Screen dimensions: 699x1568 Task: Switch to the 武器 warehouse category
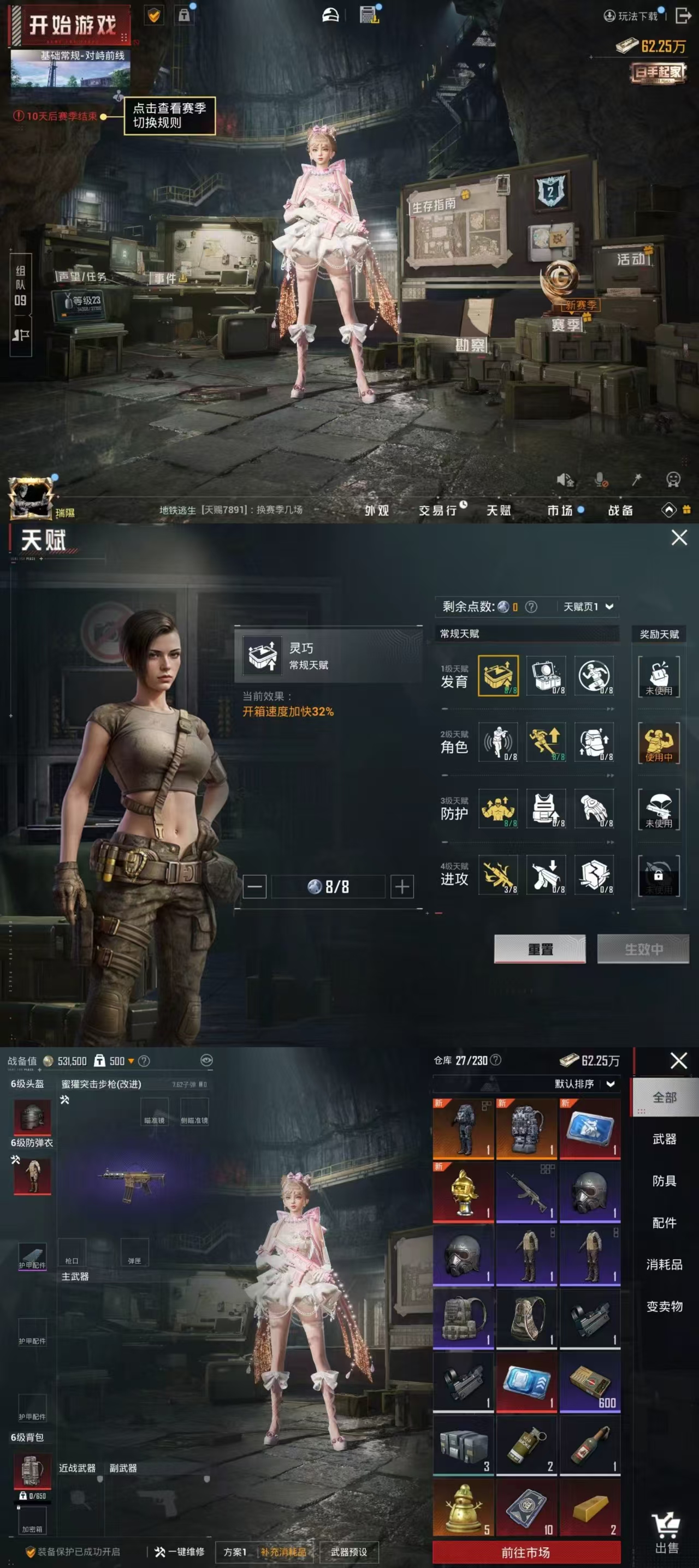coord(664,1139)
